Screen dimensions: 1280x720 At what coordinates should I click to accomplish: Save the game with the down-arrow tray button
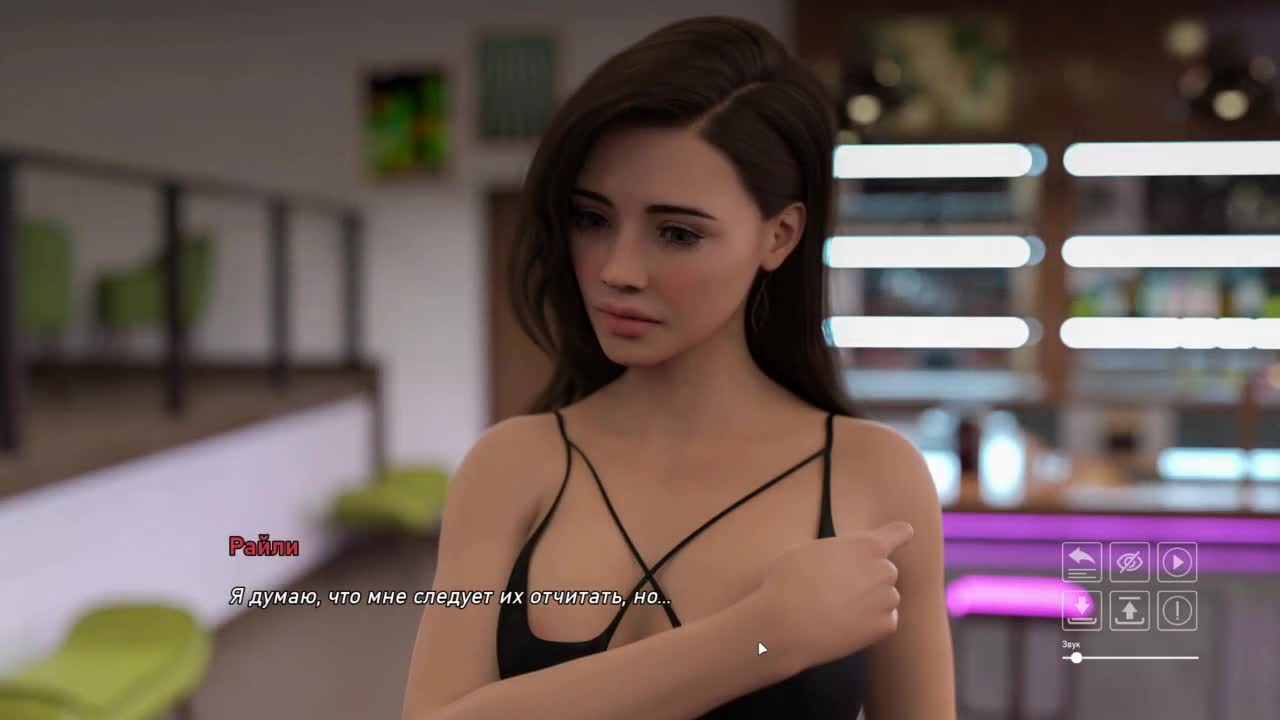coord(1081,610)
